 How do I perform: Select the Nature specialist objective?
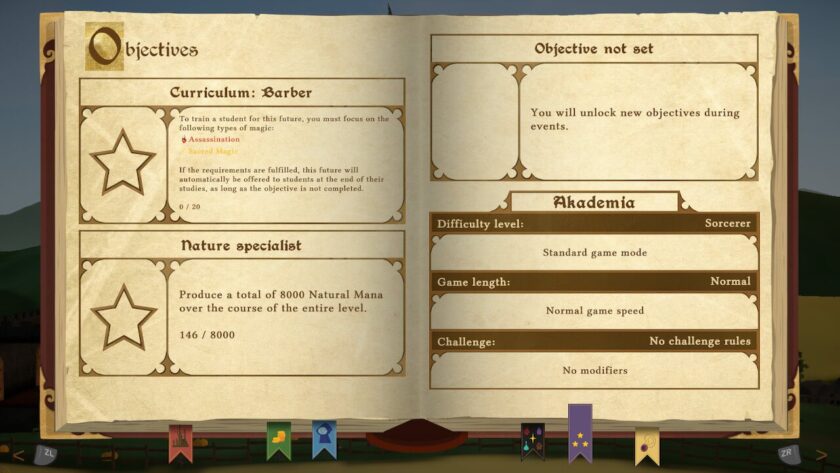[241, 245]
